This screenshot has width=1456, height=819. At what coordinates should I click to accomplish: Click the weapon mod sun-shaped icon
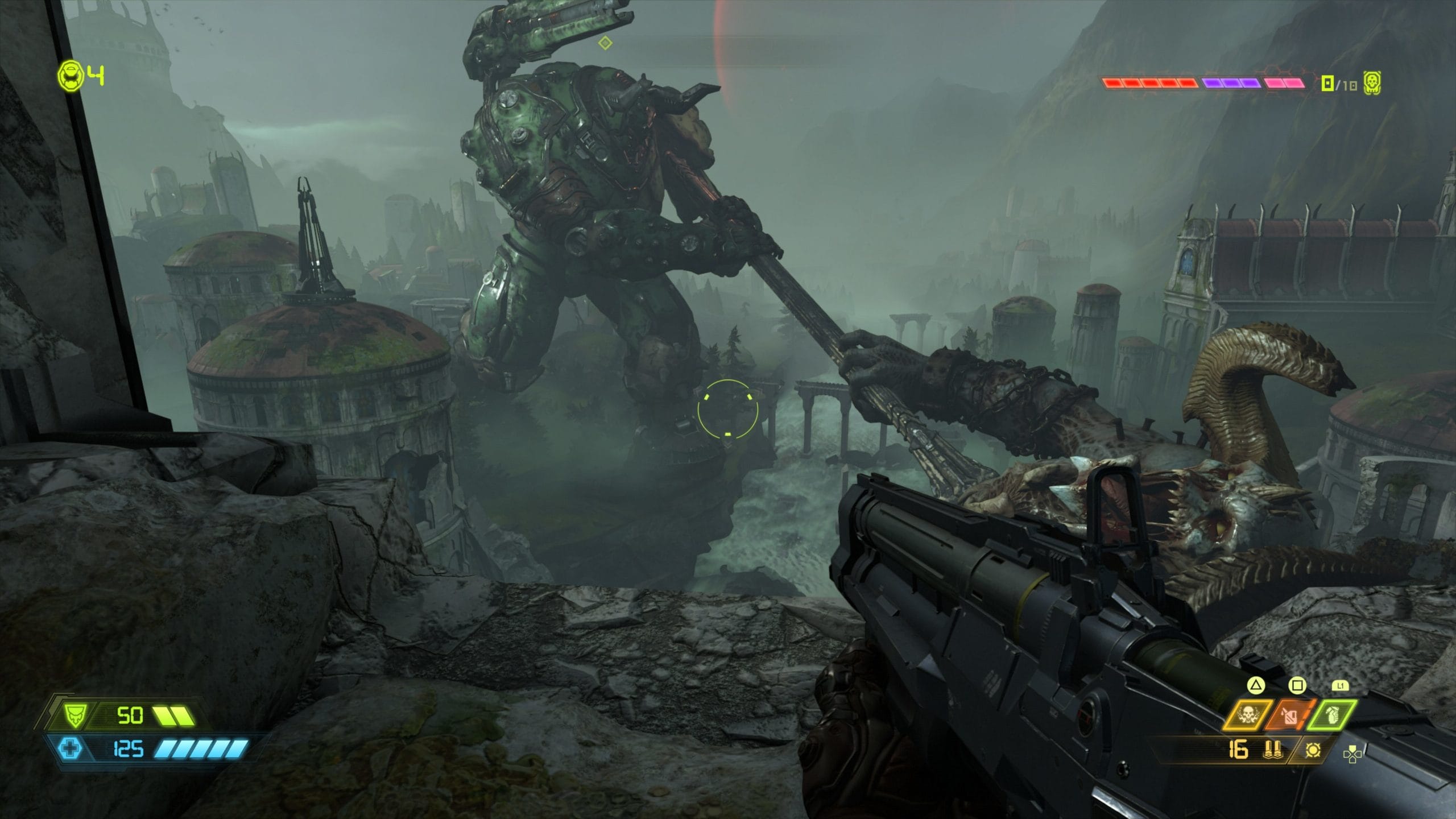1313,750
